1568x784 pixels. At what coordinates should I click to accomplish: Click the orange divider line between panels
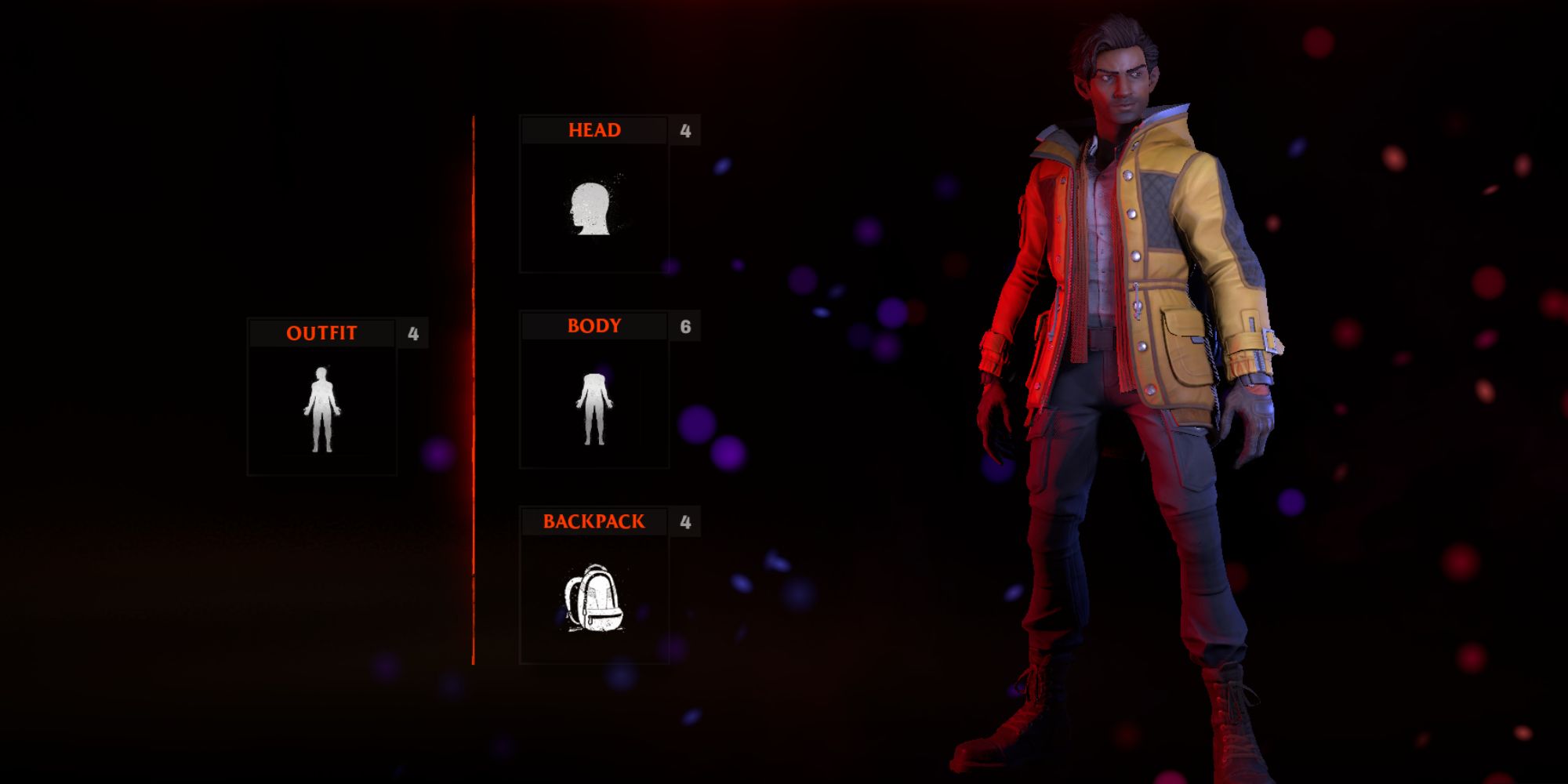coord(475,392)
